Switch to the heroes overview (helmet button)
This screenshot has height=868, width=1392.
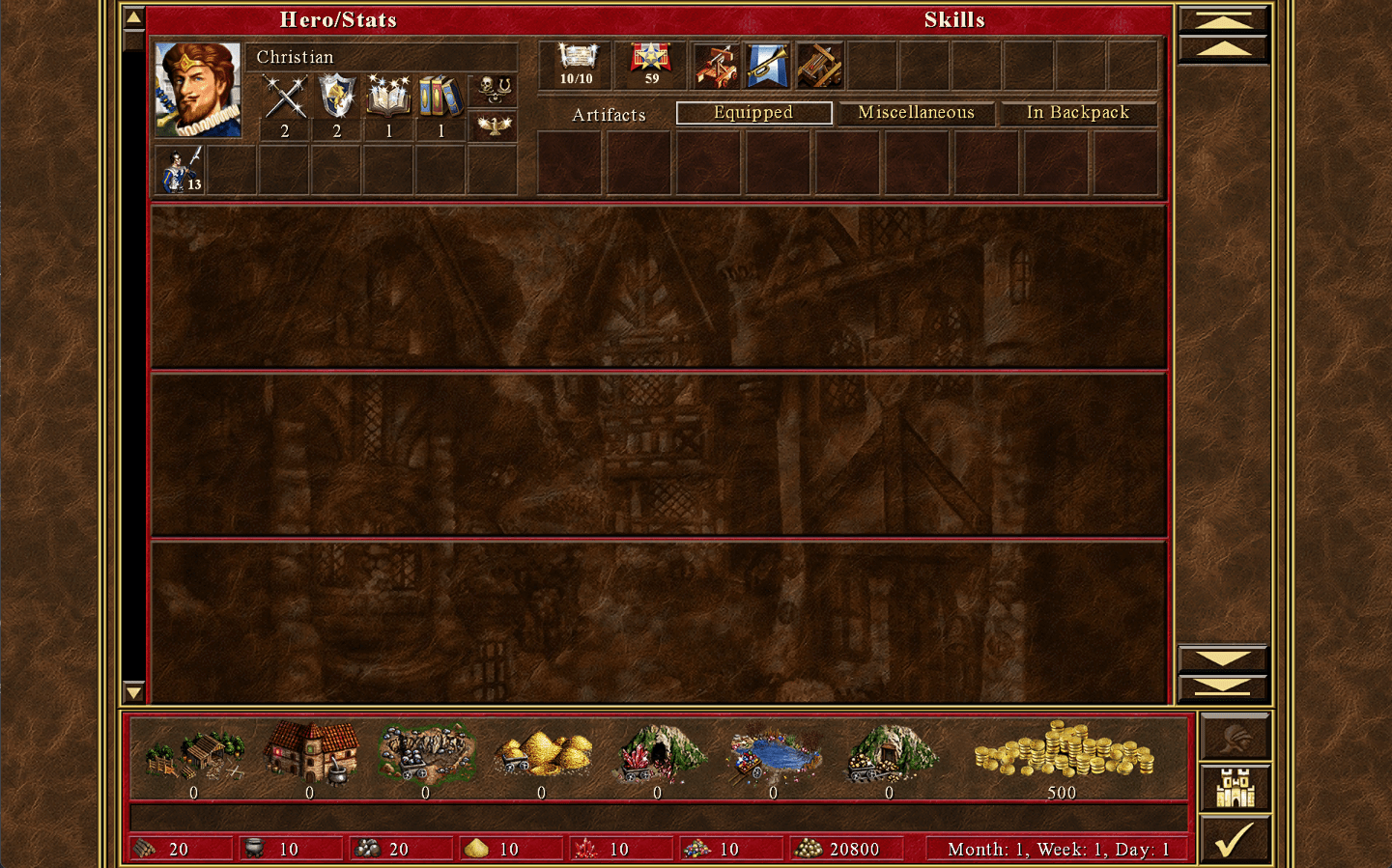1235,738
